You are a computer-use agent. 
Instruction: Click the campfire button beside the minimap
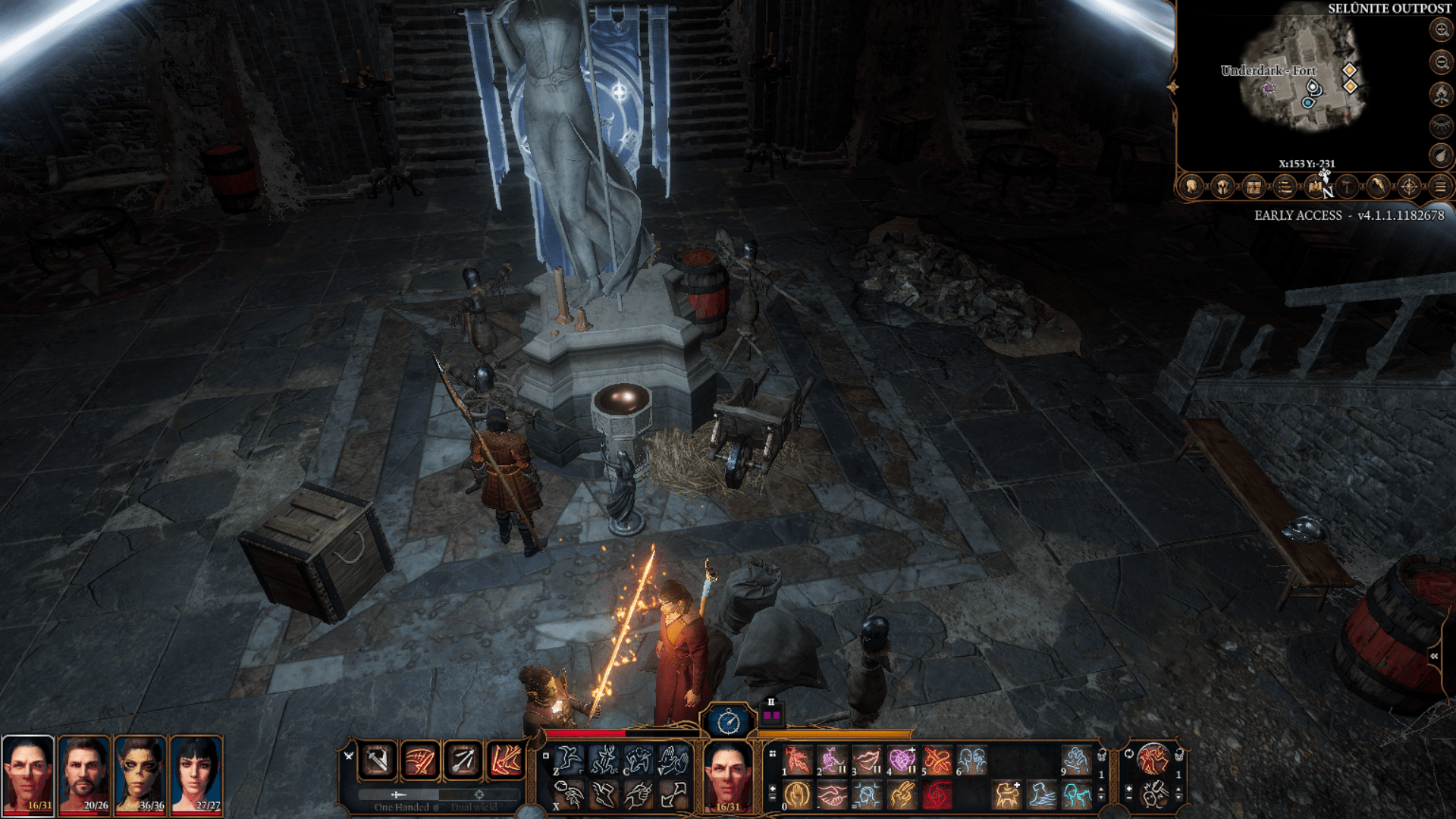[x=1441, y=94]
